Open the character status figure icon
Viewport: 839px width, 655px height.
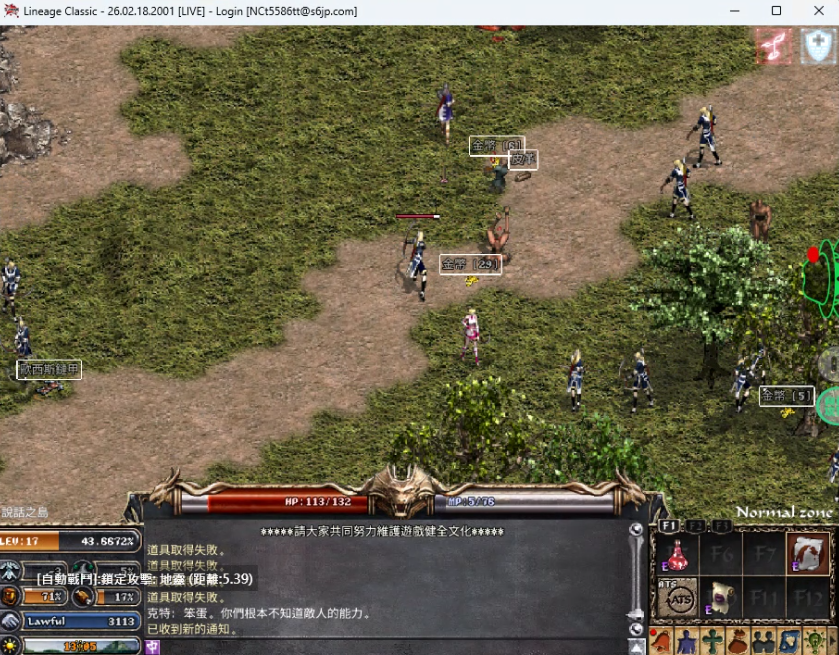tap(686, 641)
